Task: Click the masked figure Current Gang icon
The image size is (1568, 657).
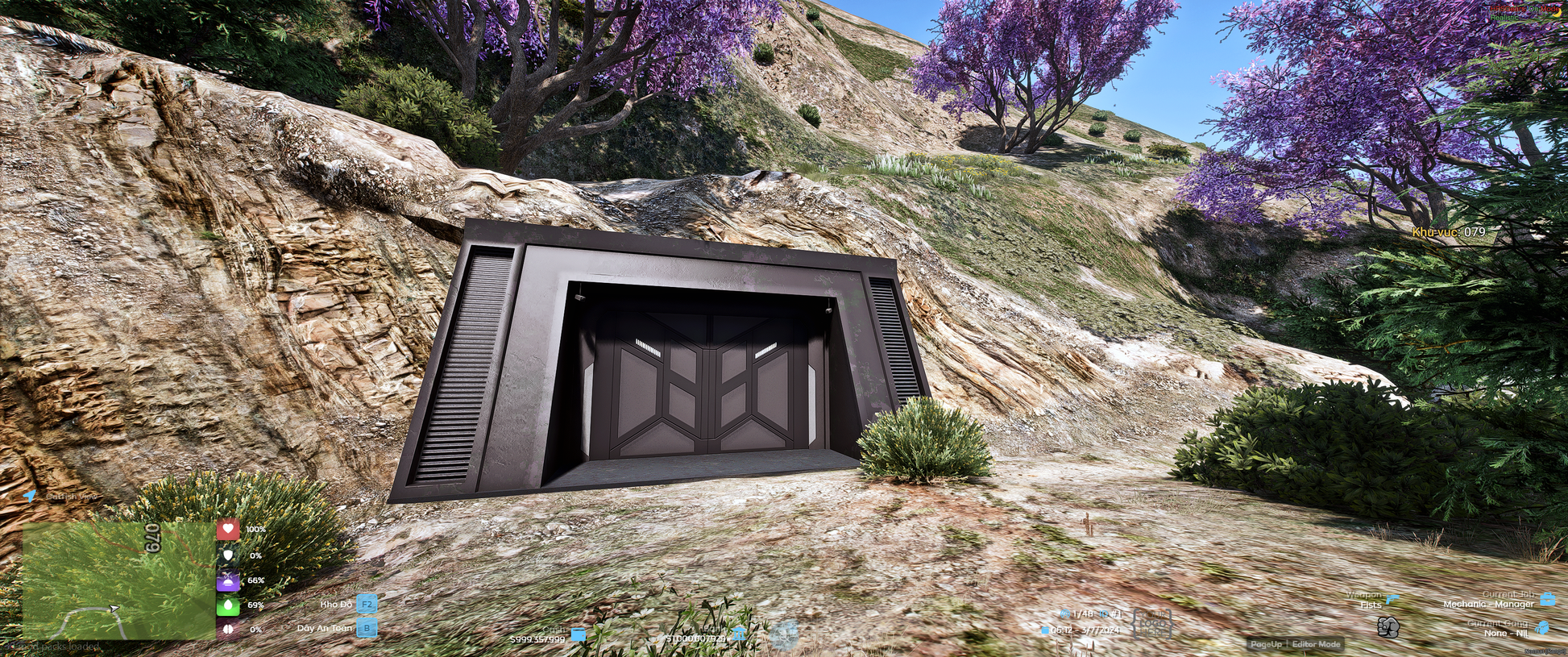Action: click(x=1542, y=628)
